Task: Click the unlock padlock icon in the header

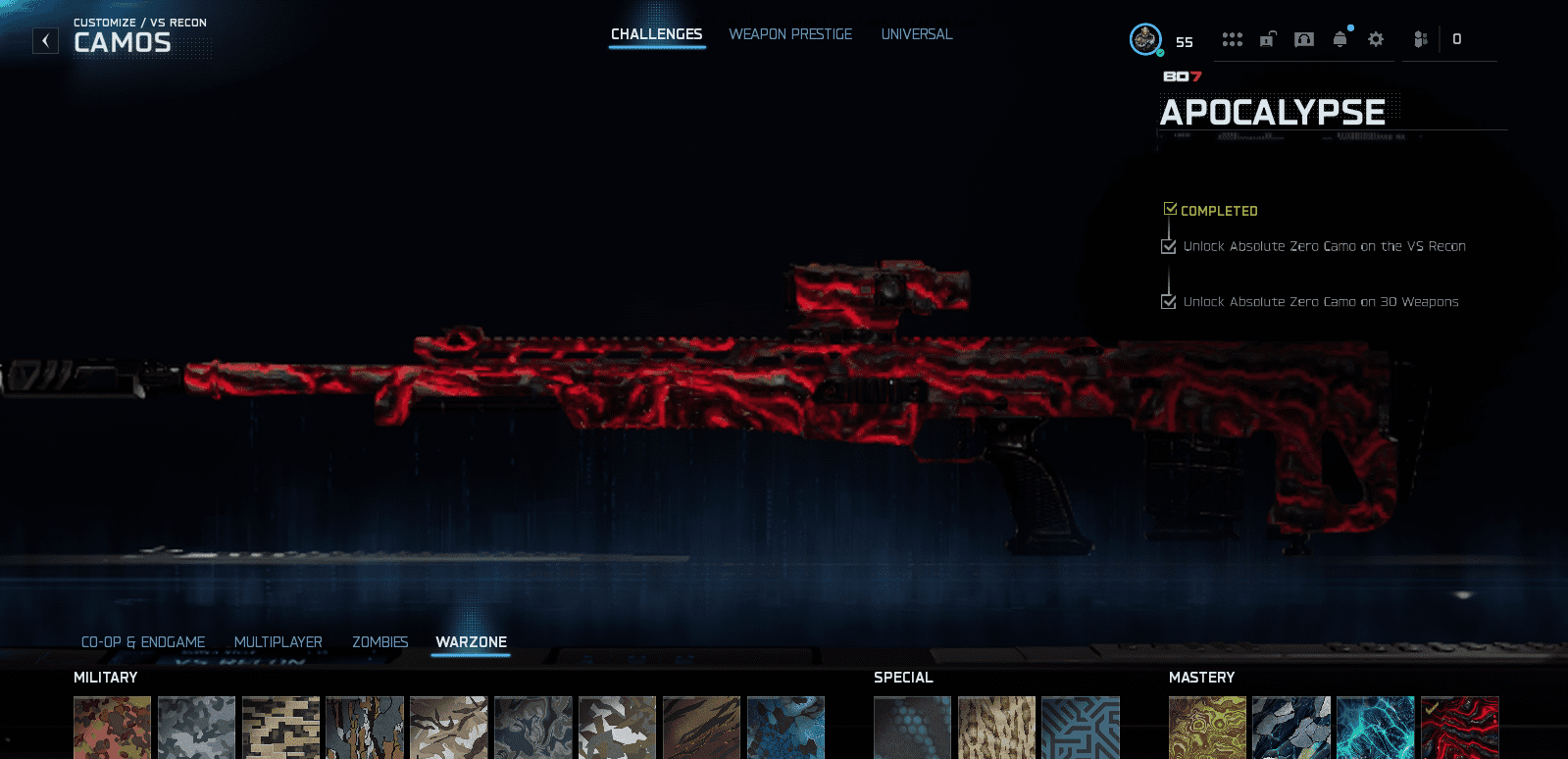Action: (1268, 39)
